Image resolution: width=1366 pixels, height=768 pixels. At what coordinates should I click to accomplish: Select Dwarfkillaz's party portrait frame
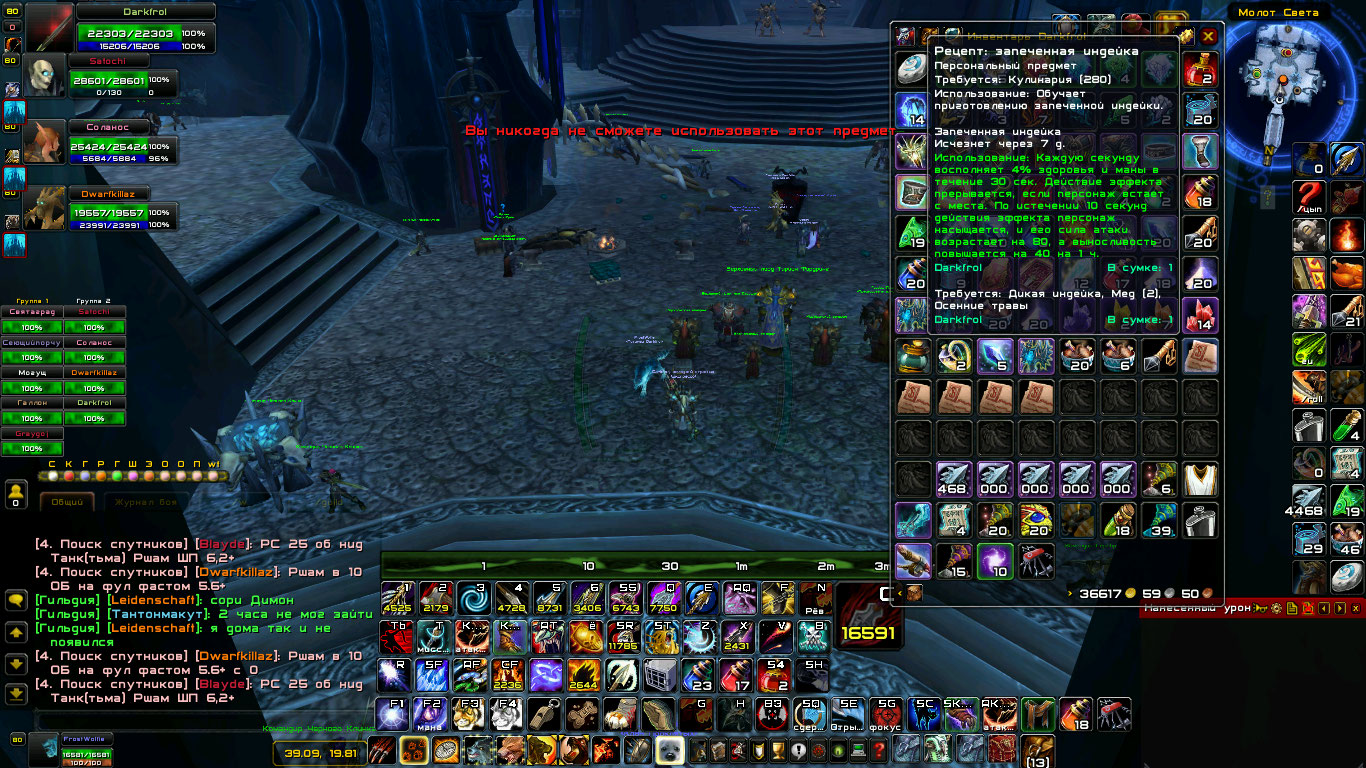pos(44,207)
